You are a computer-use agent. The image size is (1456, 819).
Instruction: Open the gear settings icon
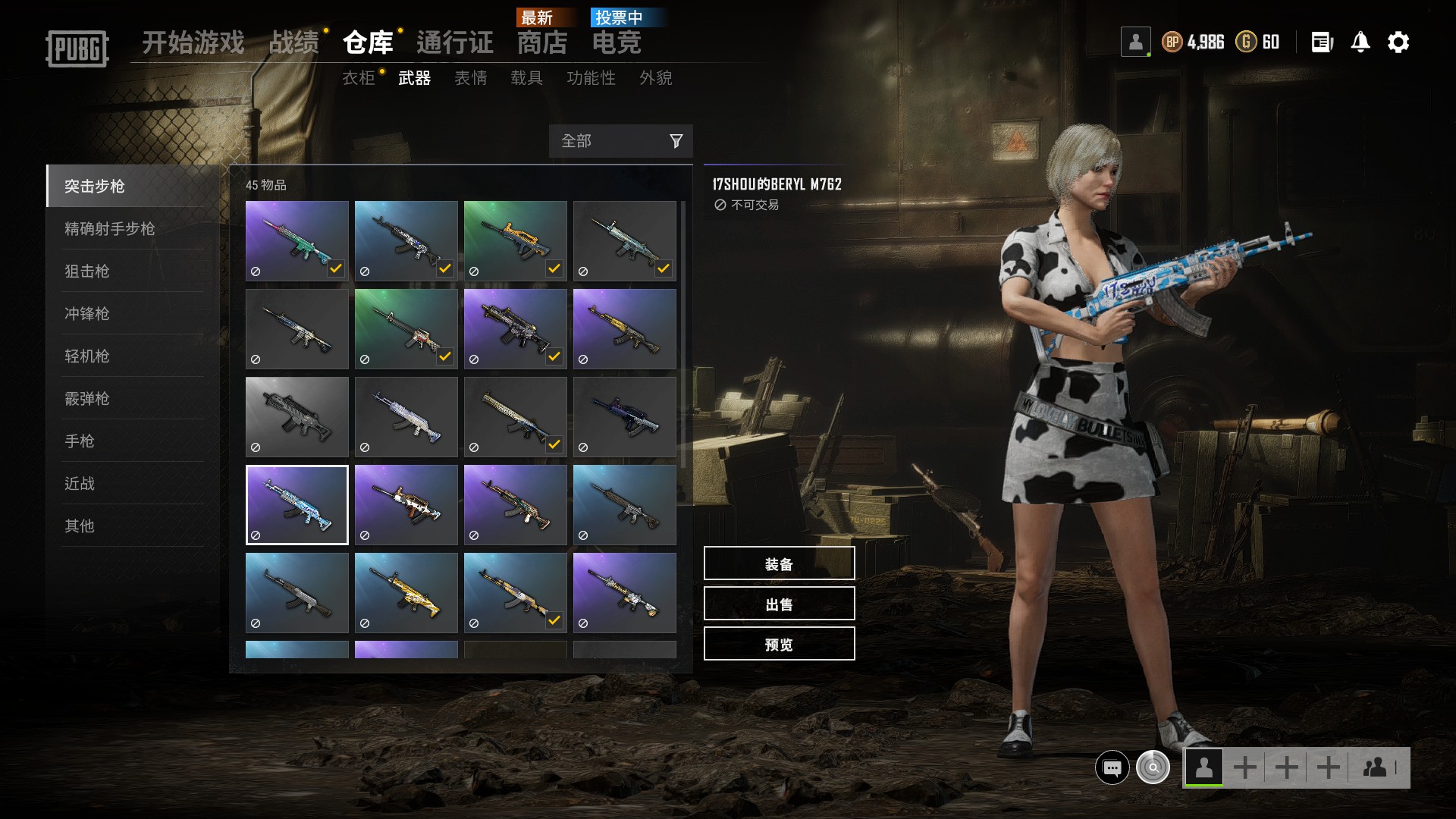[1398, 42]
